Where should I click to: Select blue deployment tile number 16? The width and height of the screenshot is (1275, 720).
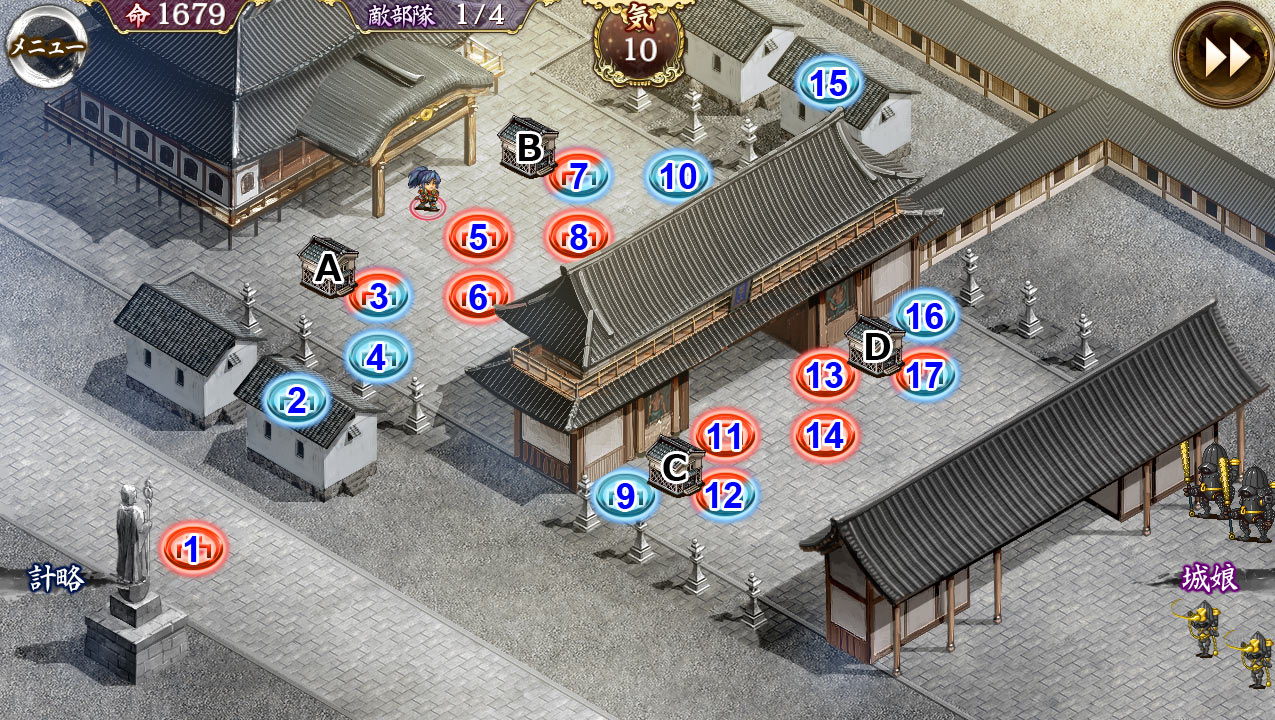(924, 316)
